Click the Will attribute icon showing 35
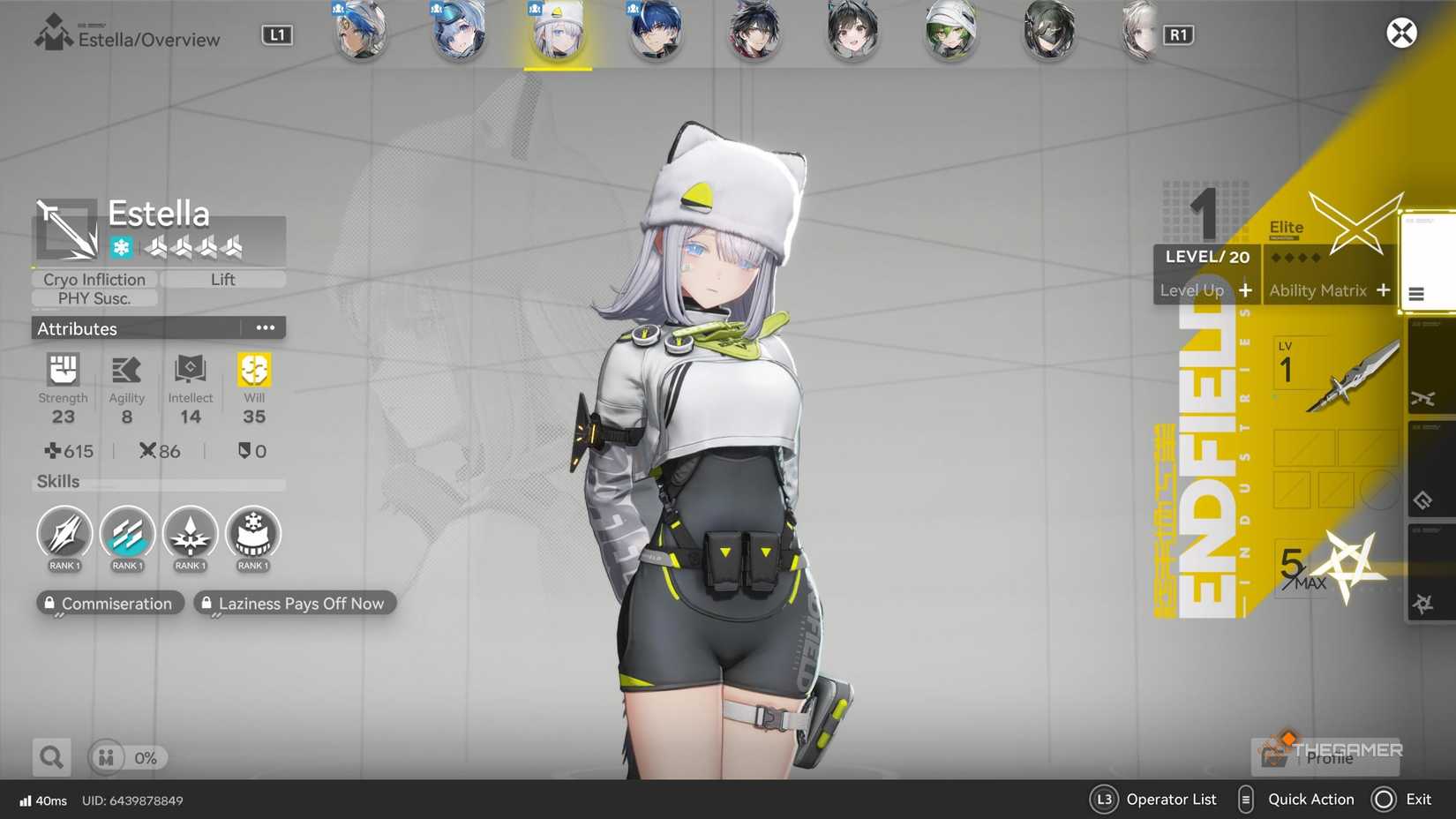Image resolution: width=1456 pixels, height=819 pixels. 253,370
